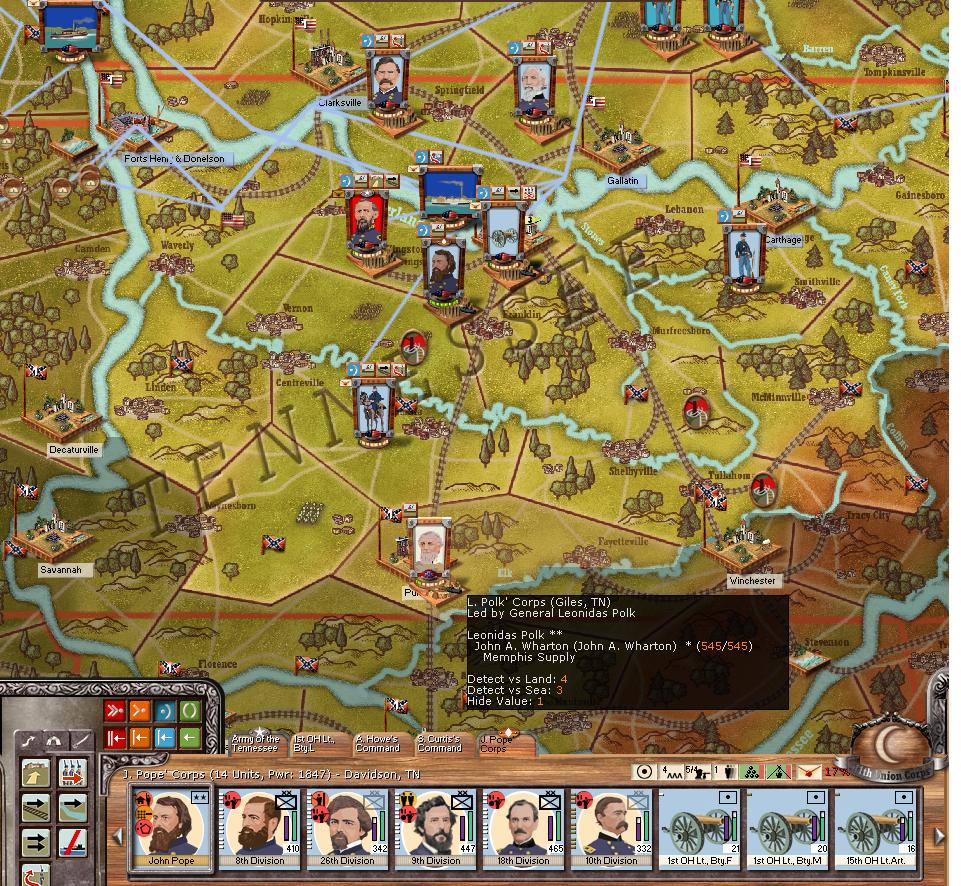Choose the green passive posture button
961x886 pixels.
click(189, 712)
